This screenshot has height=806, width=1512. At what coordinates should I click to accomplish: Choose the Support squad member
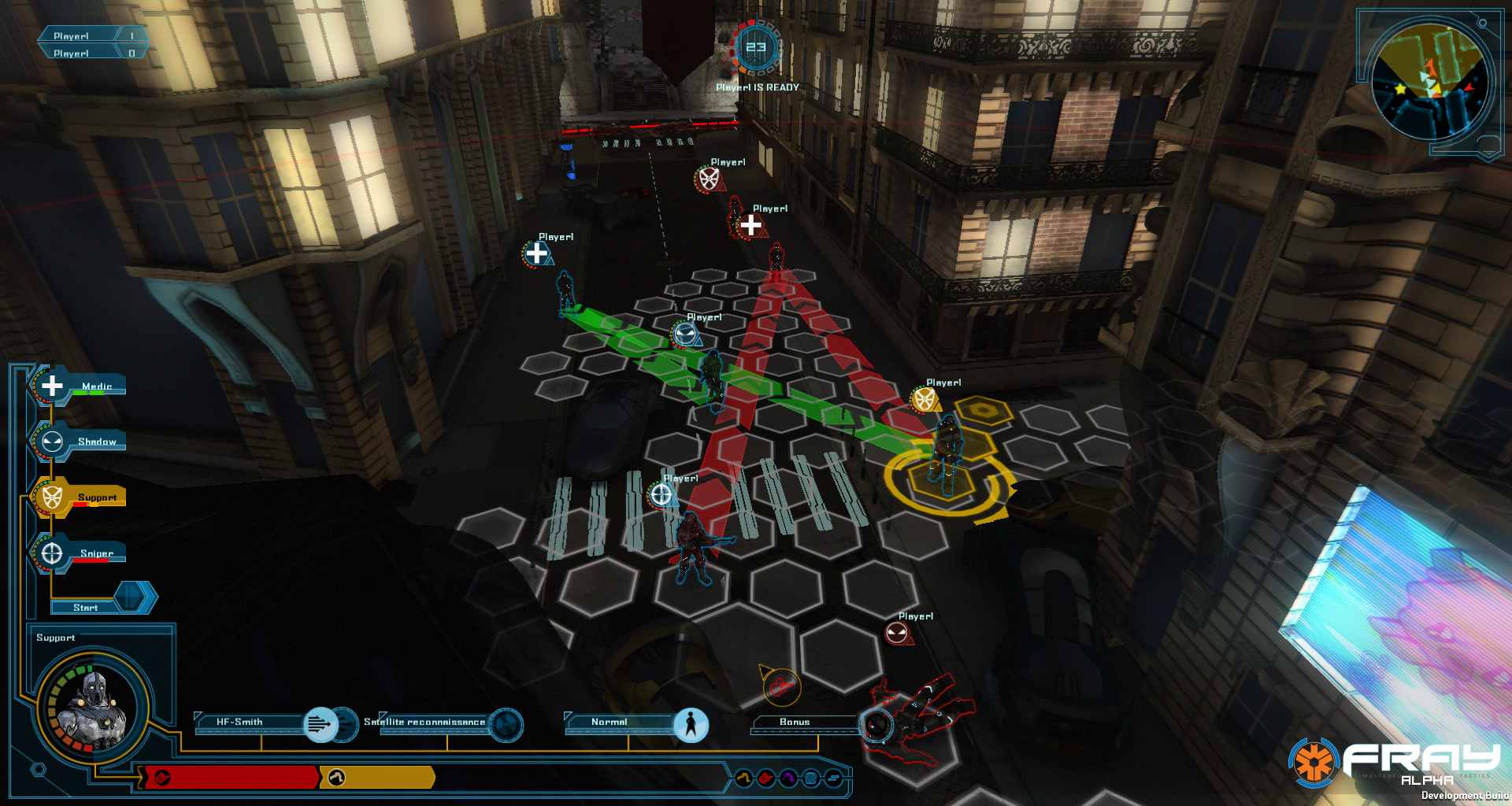(79, 497)
